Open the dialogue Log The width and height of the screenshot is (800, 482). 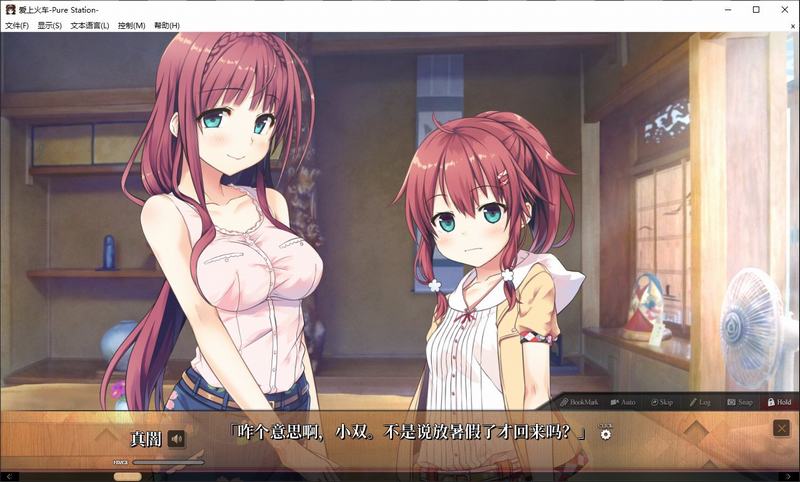pyautogui.click(x=699, y=402)
